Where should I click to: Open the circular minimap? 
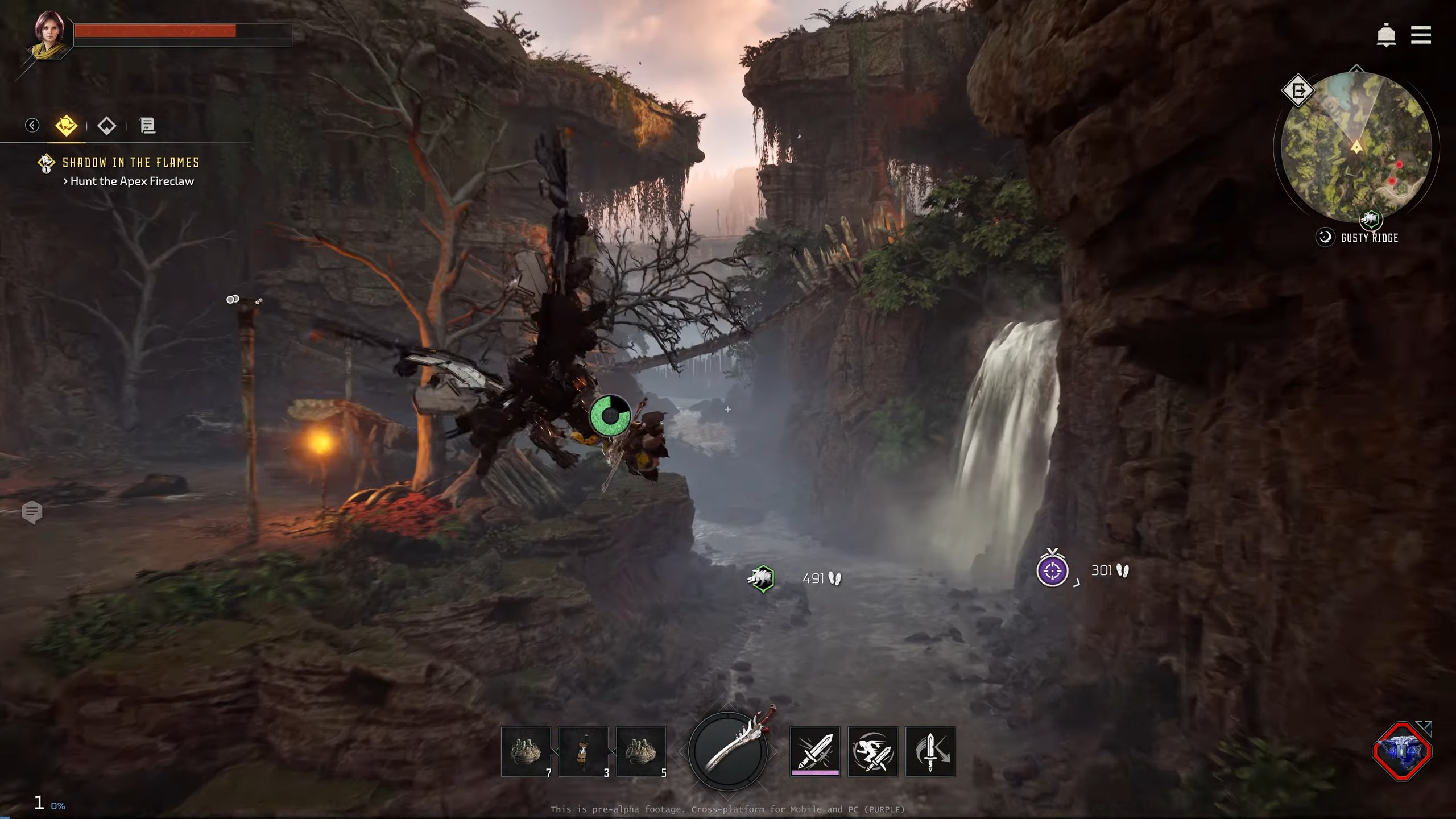pyautogui.click(x=1356, y=147)
